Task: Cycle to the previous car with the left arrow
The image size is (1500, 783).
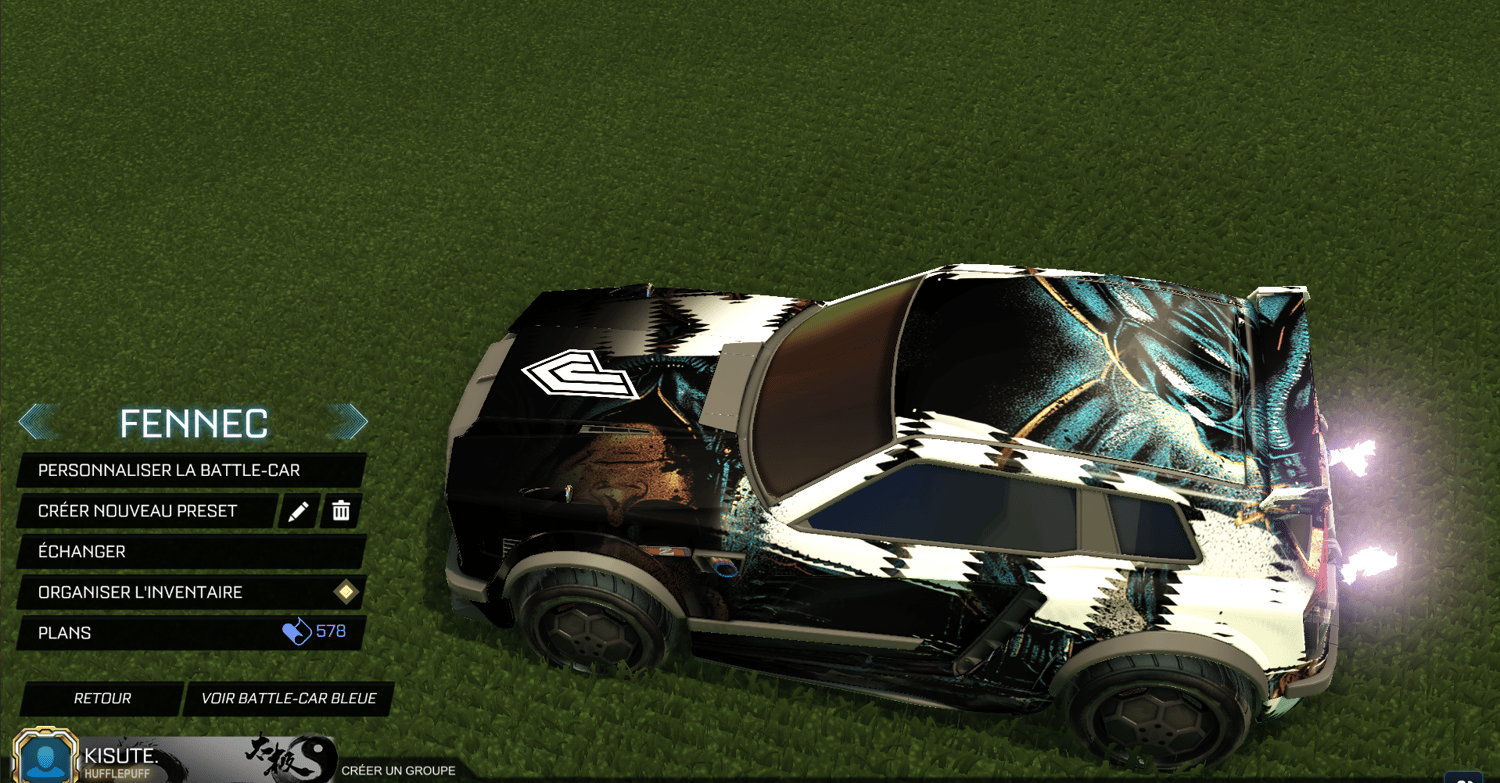Action: (x=40, y=421)
